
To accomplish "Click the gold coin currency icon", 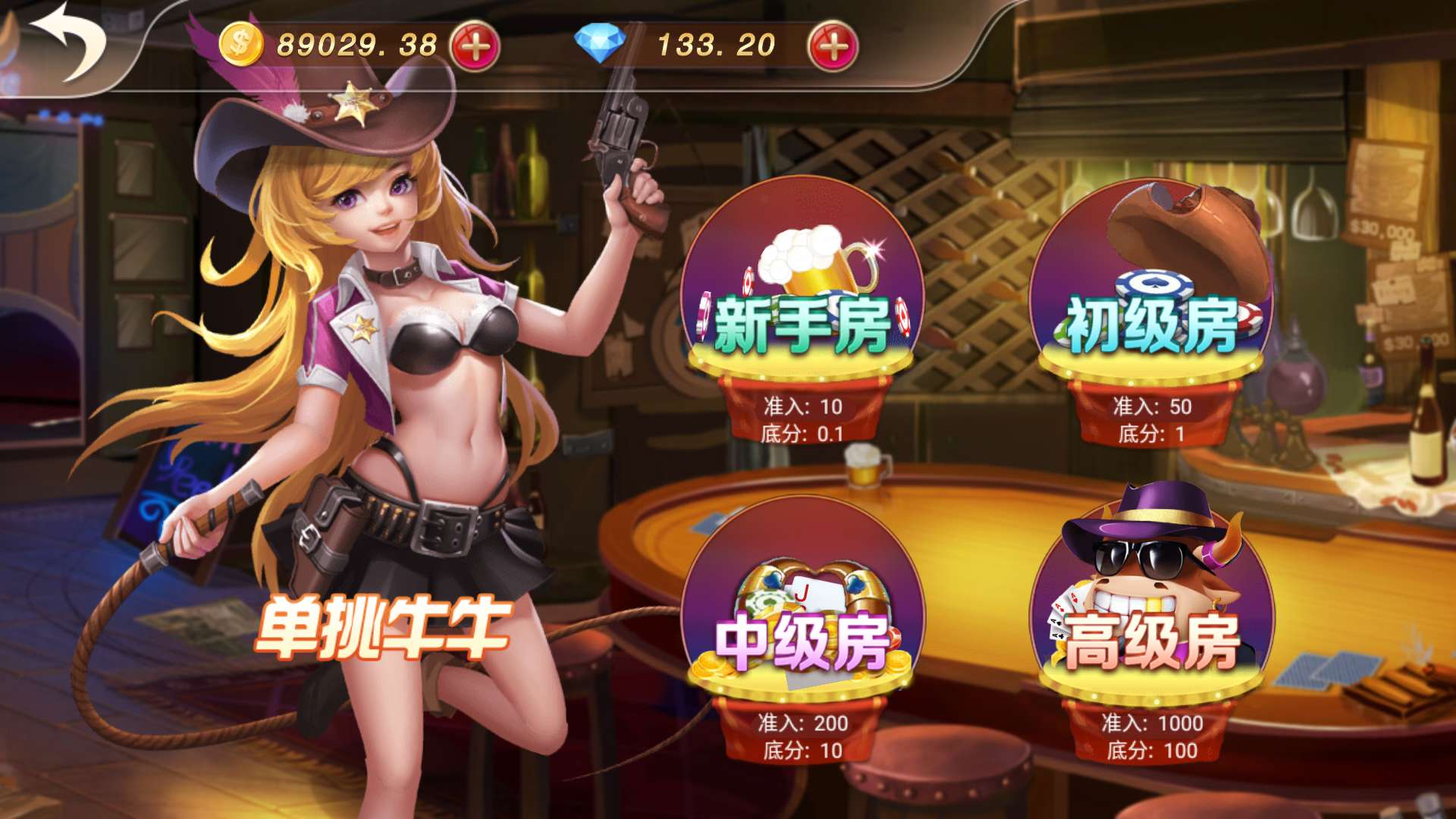I will 240,43.
